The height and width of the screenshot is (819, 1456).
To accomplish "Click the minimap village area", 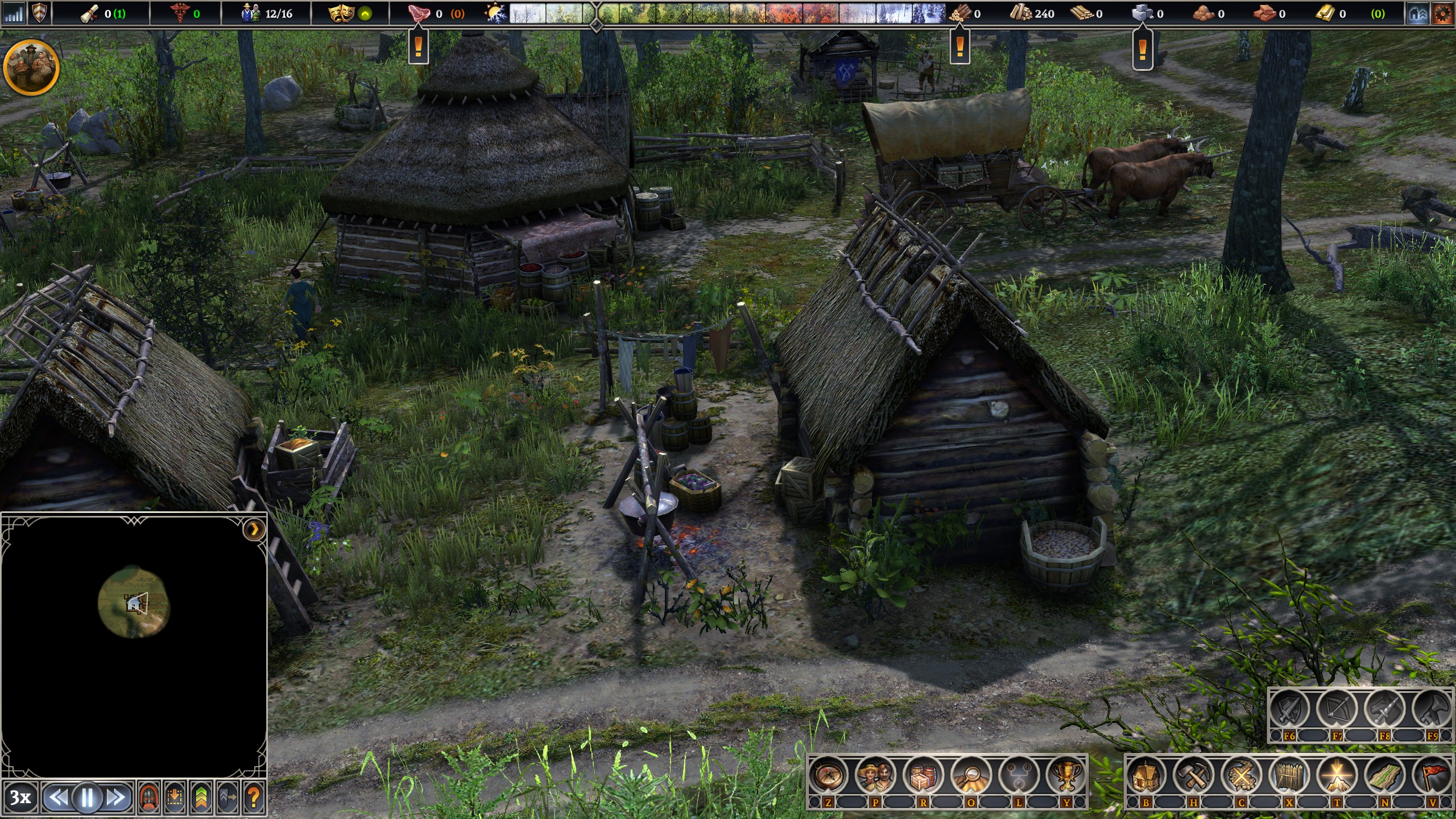I will tap(134, 602).
